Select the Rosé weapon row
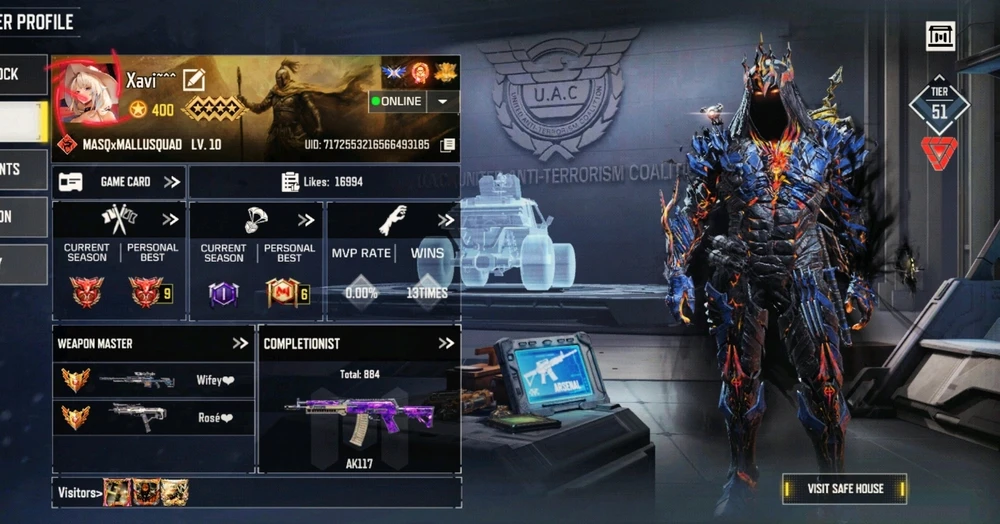Image resolution: width=1000 pixels, height=524 pixels. [153, 417]
